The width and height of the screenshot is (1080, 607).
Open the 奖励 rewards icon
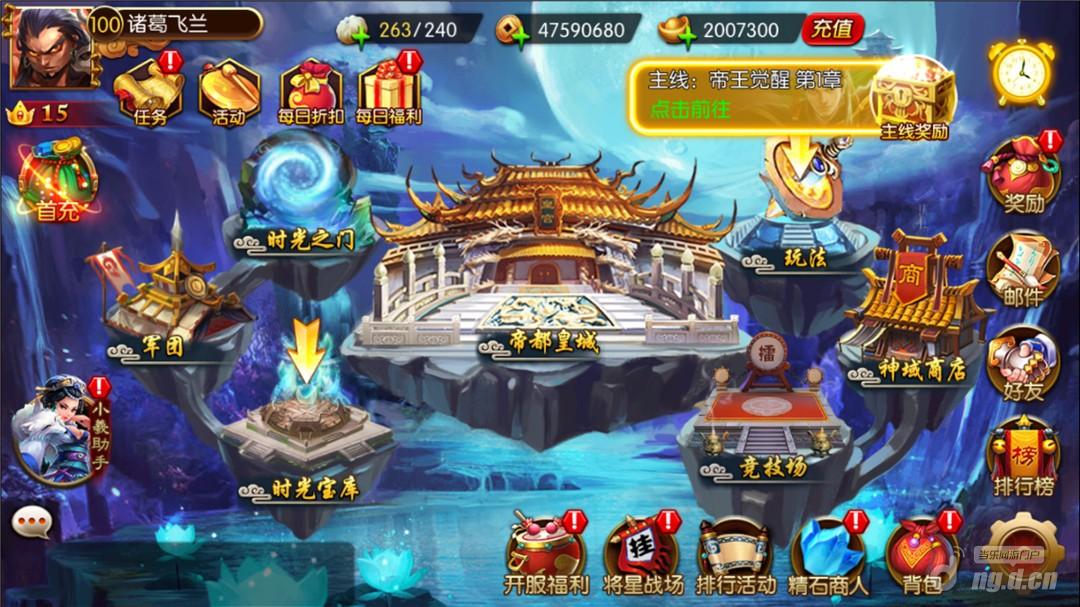click(1023, 175)
